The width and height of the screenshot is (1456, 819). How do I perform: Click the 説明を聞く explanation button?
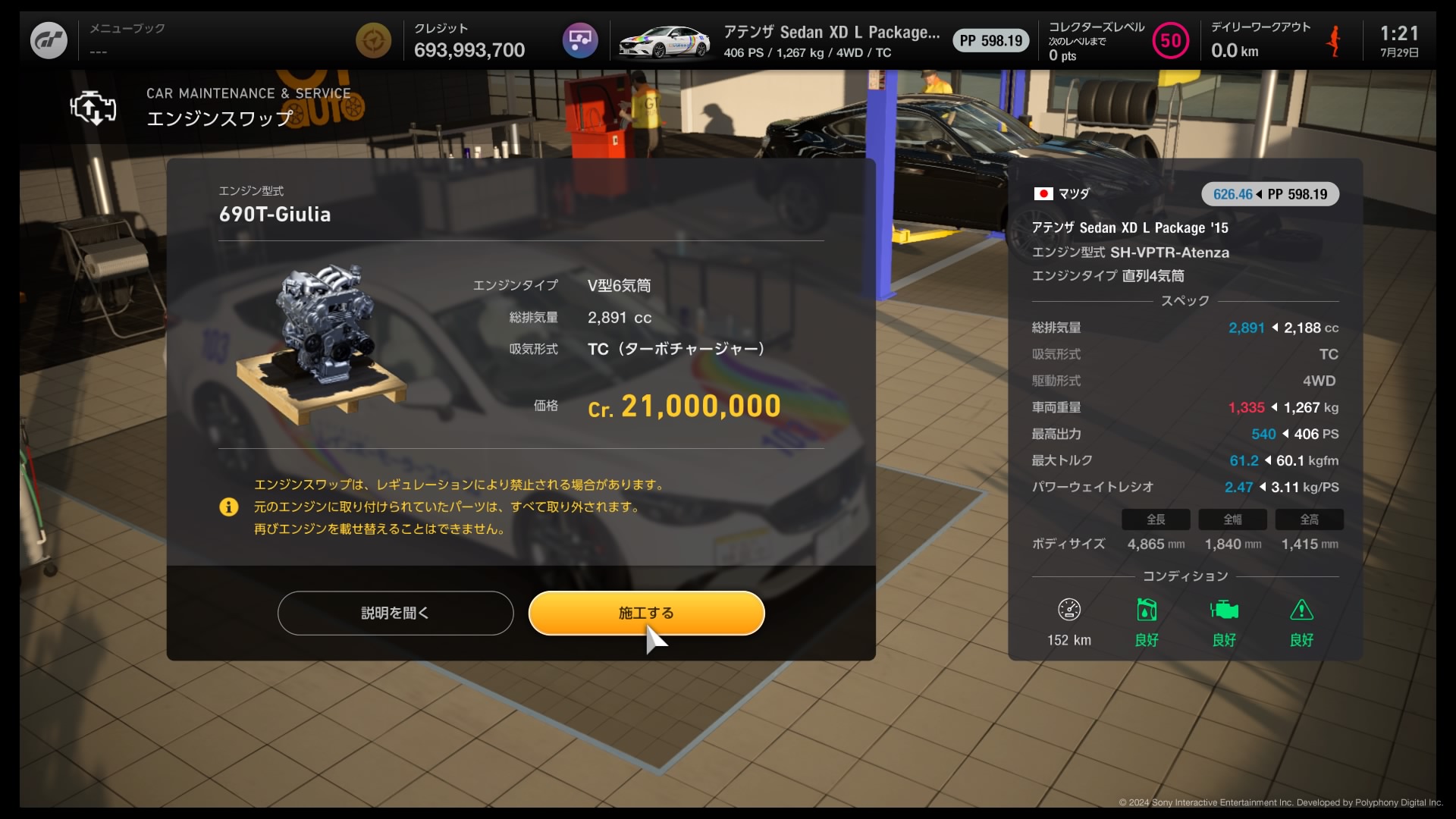click(395, 613)
